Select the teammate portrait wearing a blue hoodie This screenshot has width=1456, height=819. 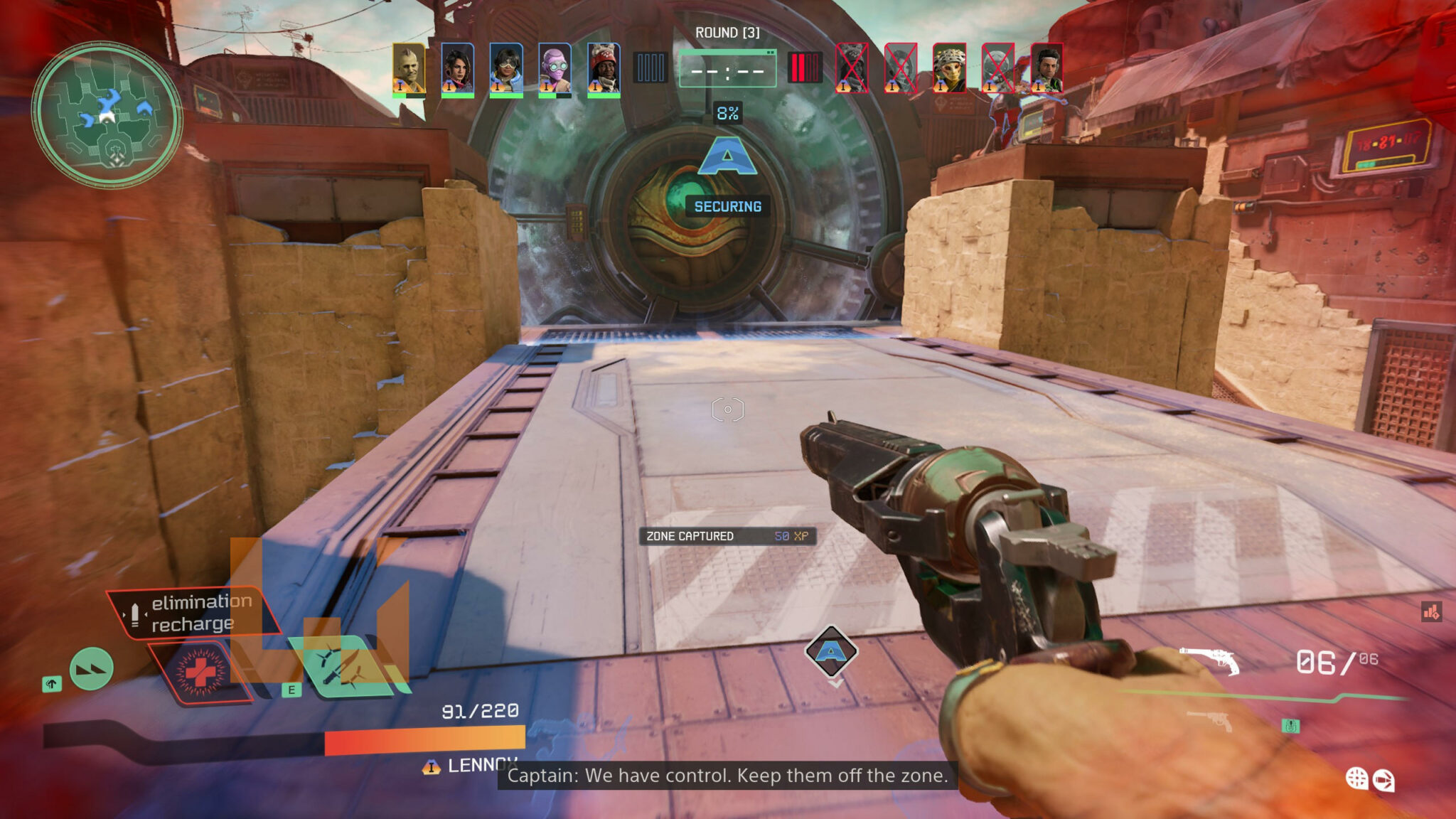[x=506, y=68]
